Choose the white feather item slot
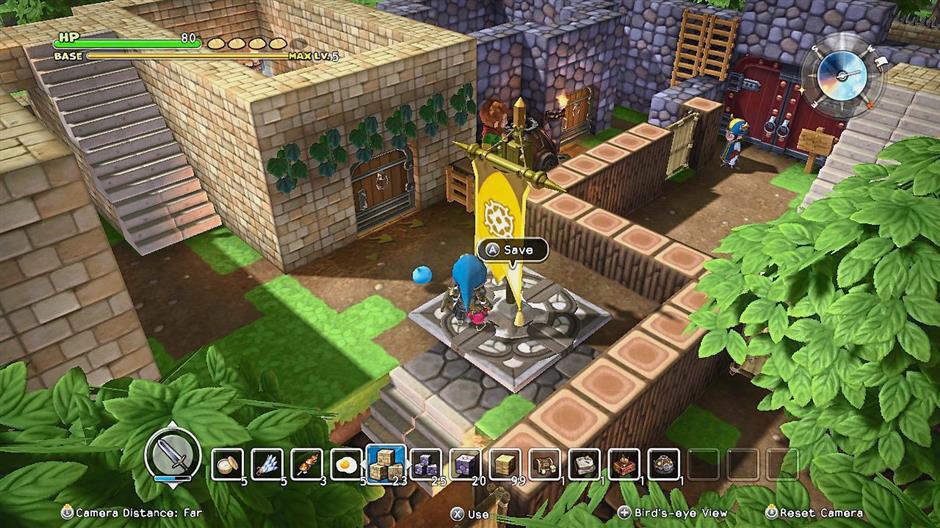 267,464
